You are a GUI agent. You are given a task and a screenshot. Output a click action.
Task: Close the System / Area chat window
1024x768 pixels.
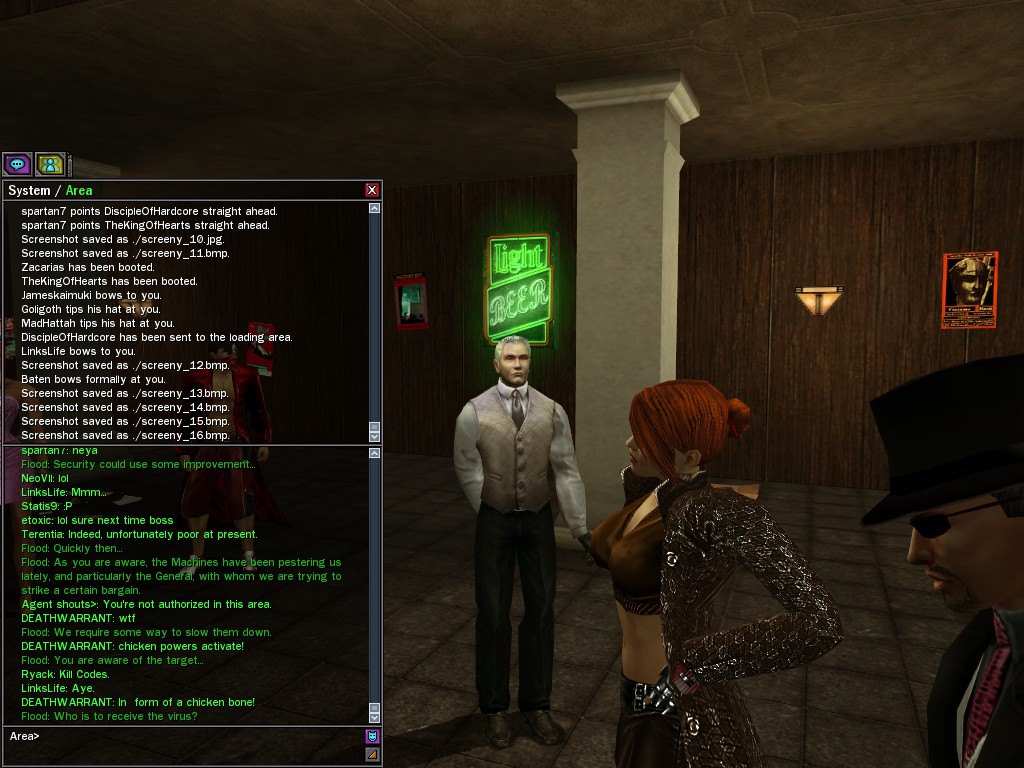click(x=372, y=190)
